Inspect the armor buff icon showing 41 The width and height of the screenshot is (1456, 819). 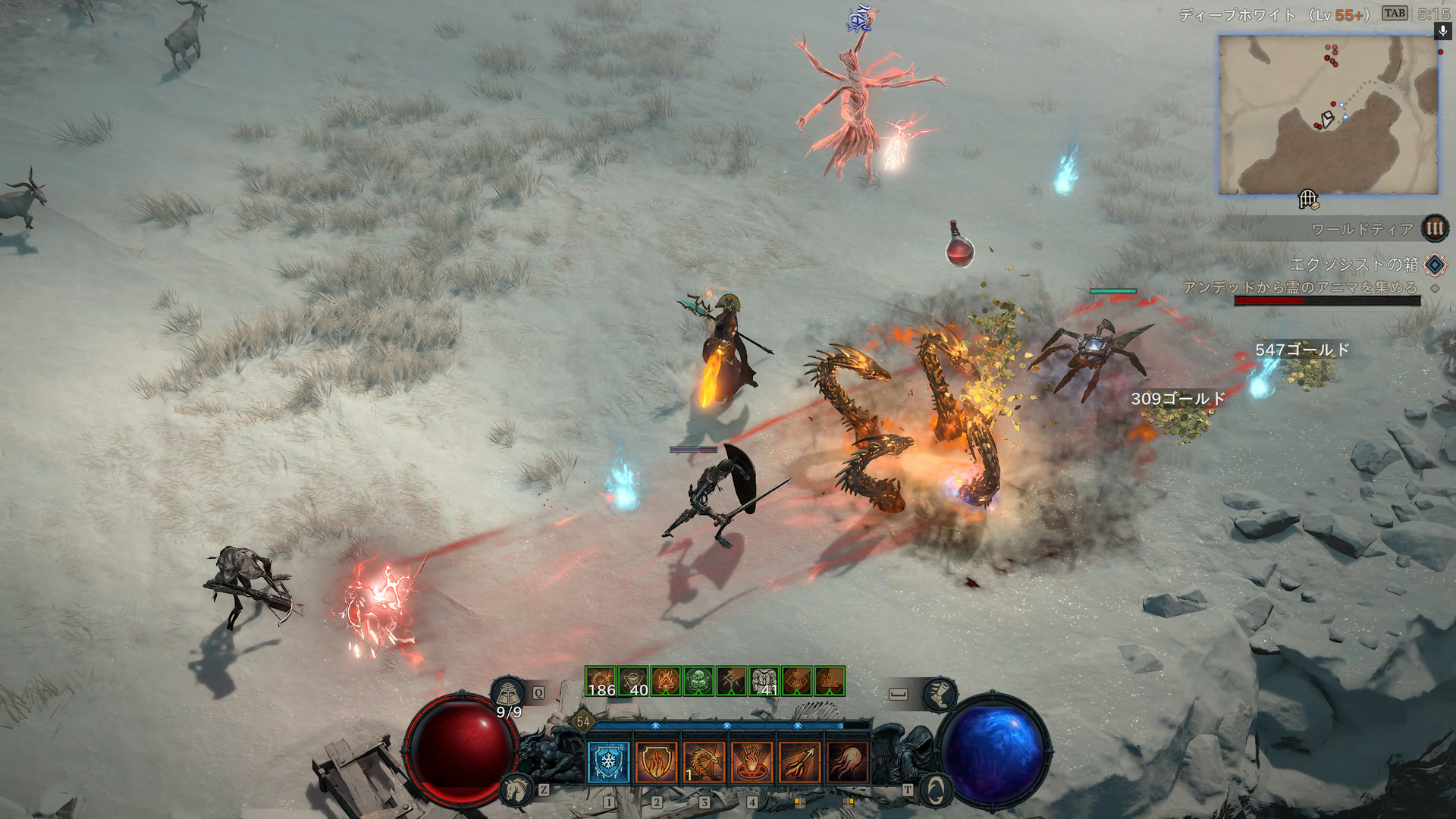pos(764,681)
